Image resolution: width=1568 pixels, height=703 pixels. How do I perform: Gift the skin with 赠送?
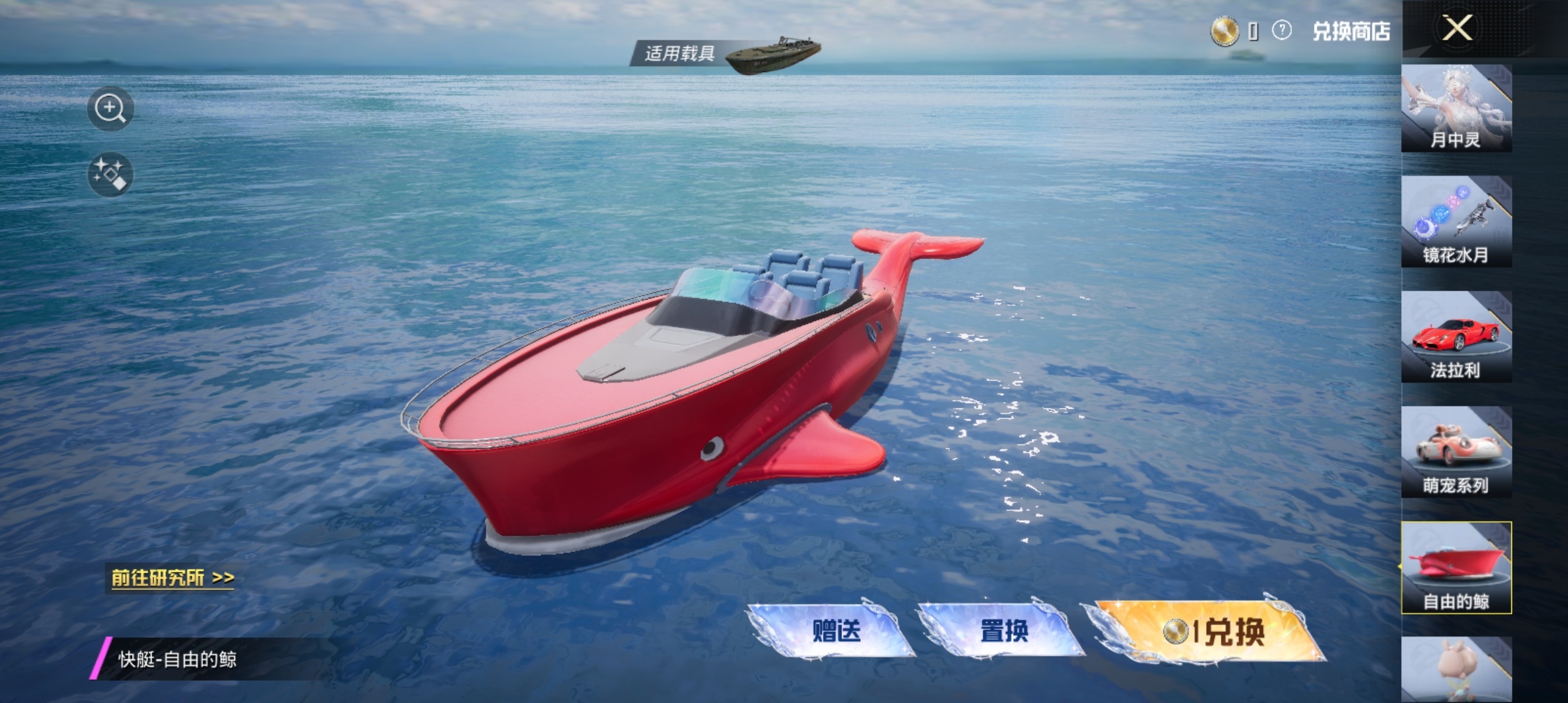click(835, 630)
